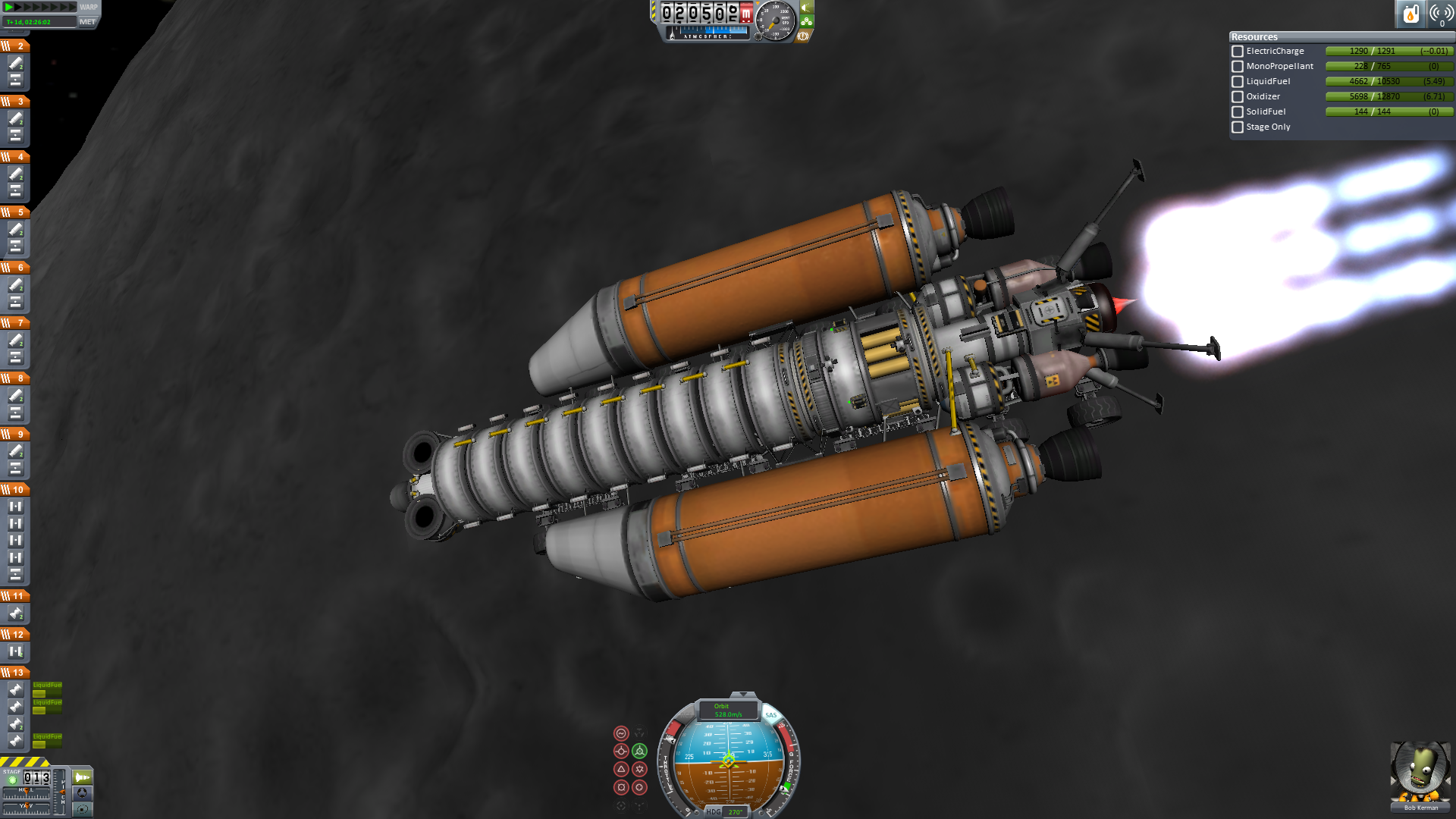The height and width of the screenshot is (819, 1456).
Task: Toggle the brakes button
Action: [803, 36]
